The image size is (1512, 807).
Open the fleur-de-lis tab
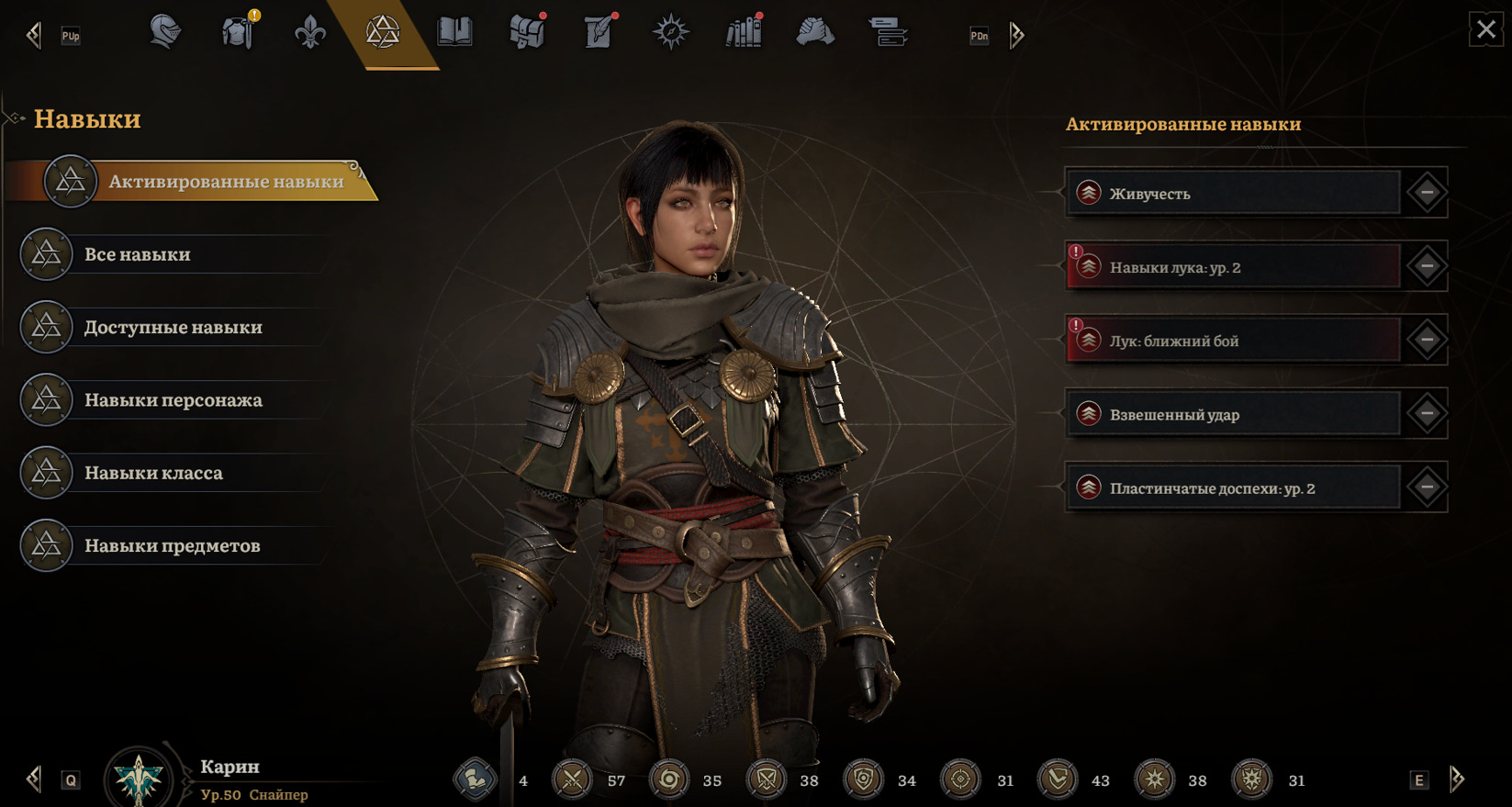(310, 33)
